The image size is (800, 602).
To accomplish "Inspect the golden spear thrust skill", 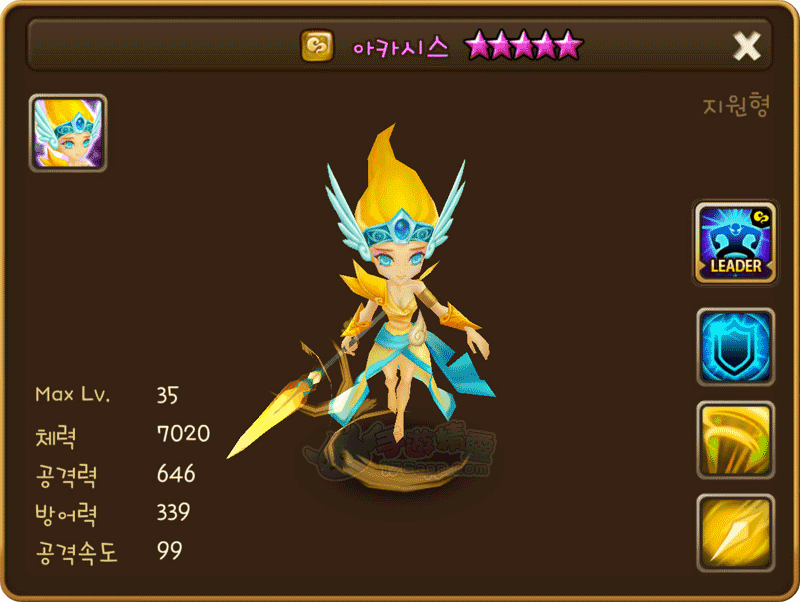I will (735, 532).
